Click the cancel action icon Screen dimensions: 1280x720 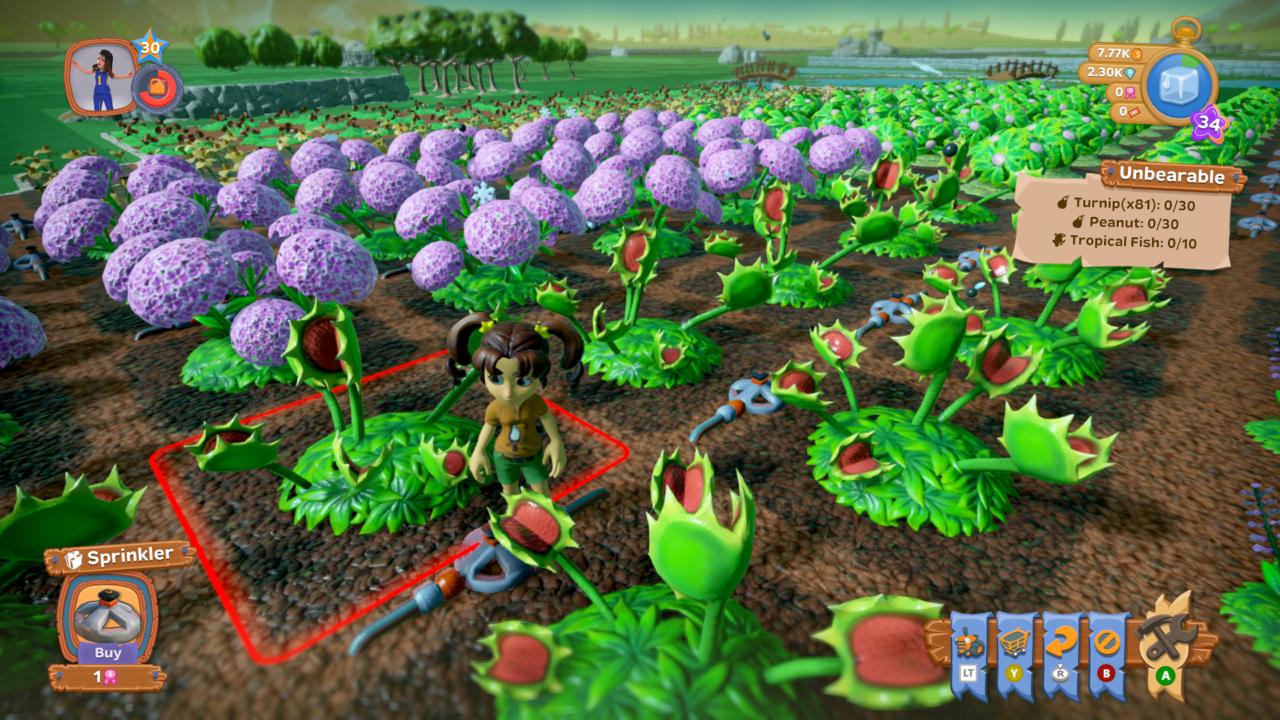[1107, 641]
